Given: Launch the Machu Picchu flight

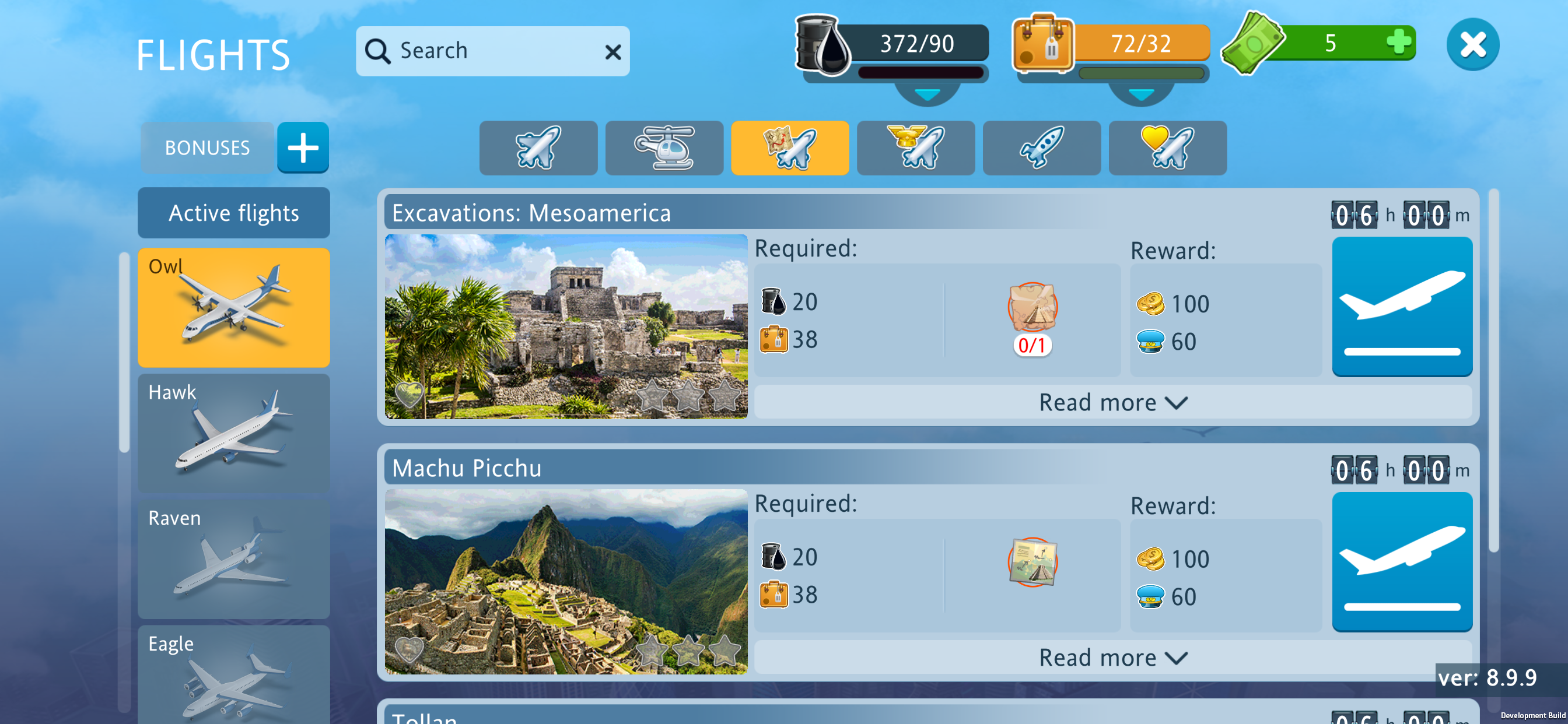Looking at the screenshot, I should click(1401, 561).
